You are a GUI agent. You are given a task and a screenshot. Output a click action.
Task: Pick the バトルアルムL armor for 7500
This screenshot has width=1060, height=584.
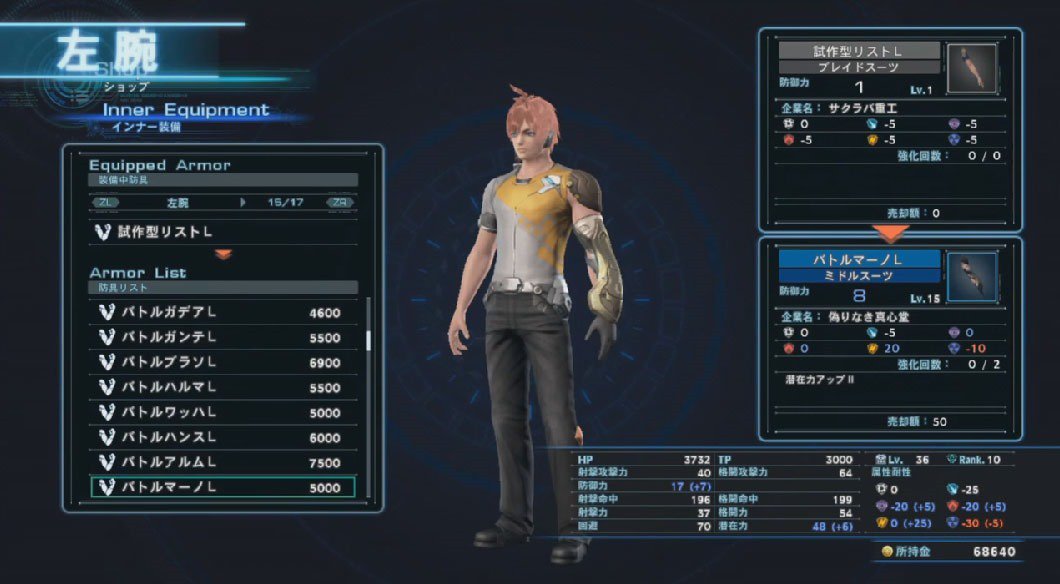(222, 462)
